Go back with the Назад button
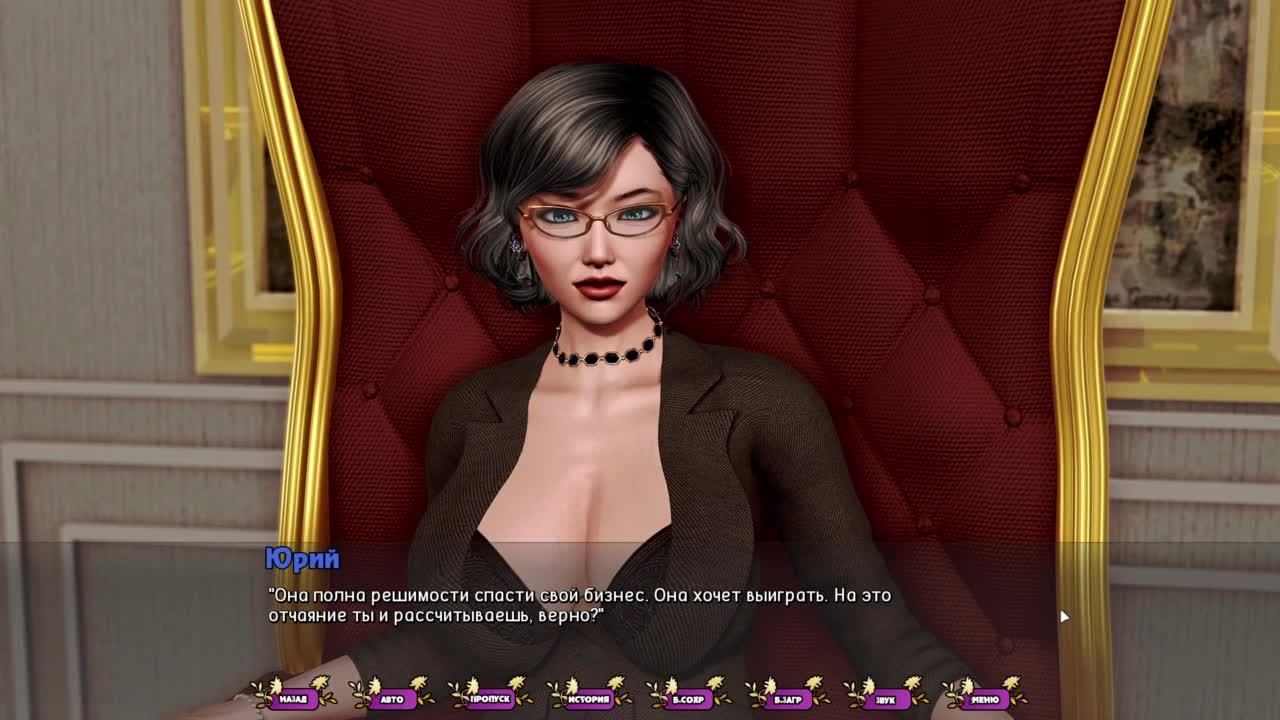The height and width of the screenshot is (720, 1280). point(293,699)
